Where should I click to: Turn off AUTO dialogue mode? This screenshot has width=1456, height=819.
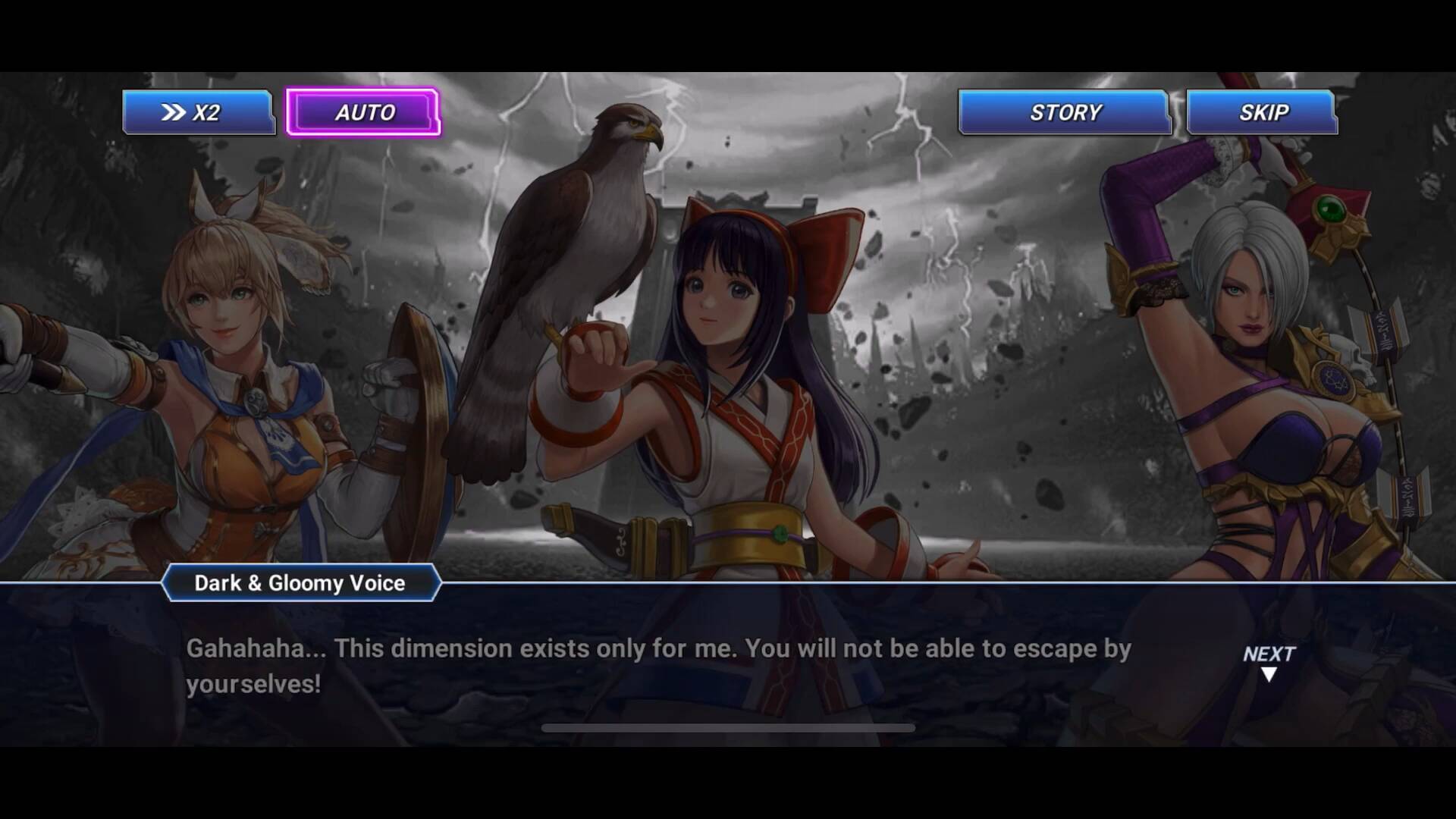(x=363, y=112)
